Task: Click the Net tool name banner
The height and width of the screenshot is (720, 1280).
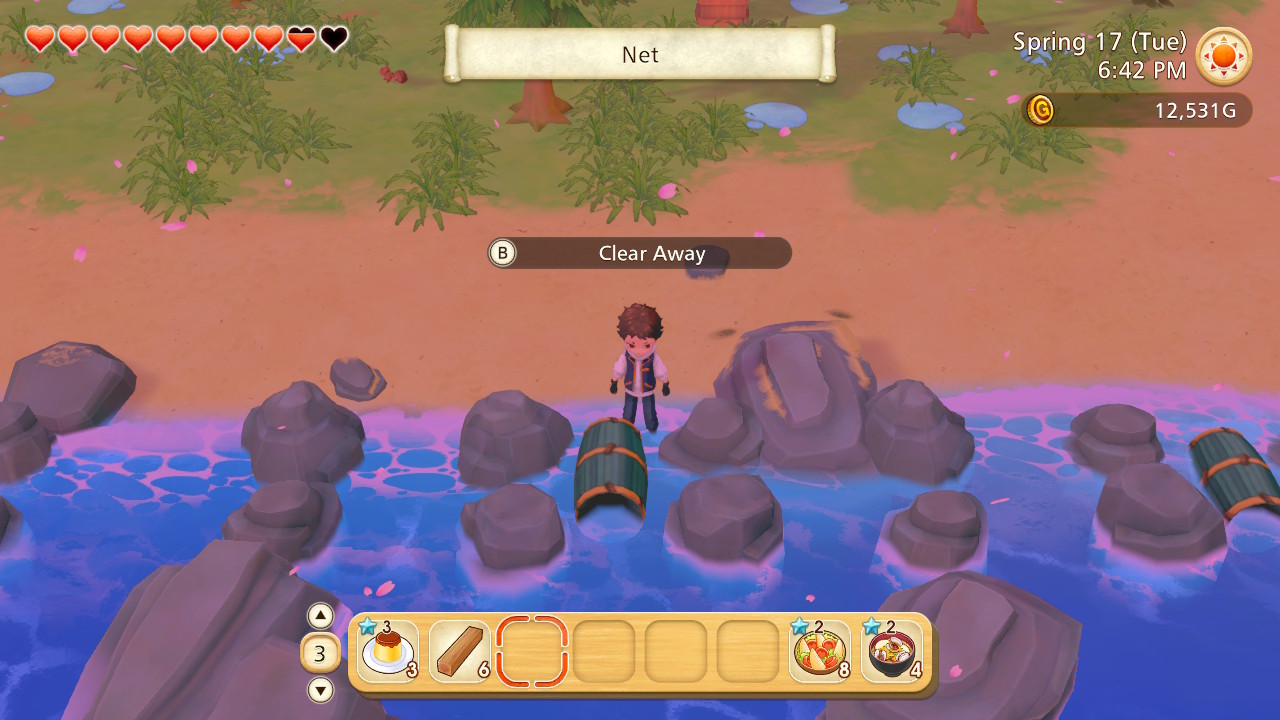Action: click(x=639, y=55)
